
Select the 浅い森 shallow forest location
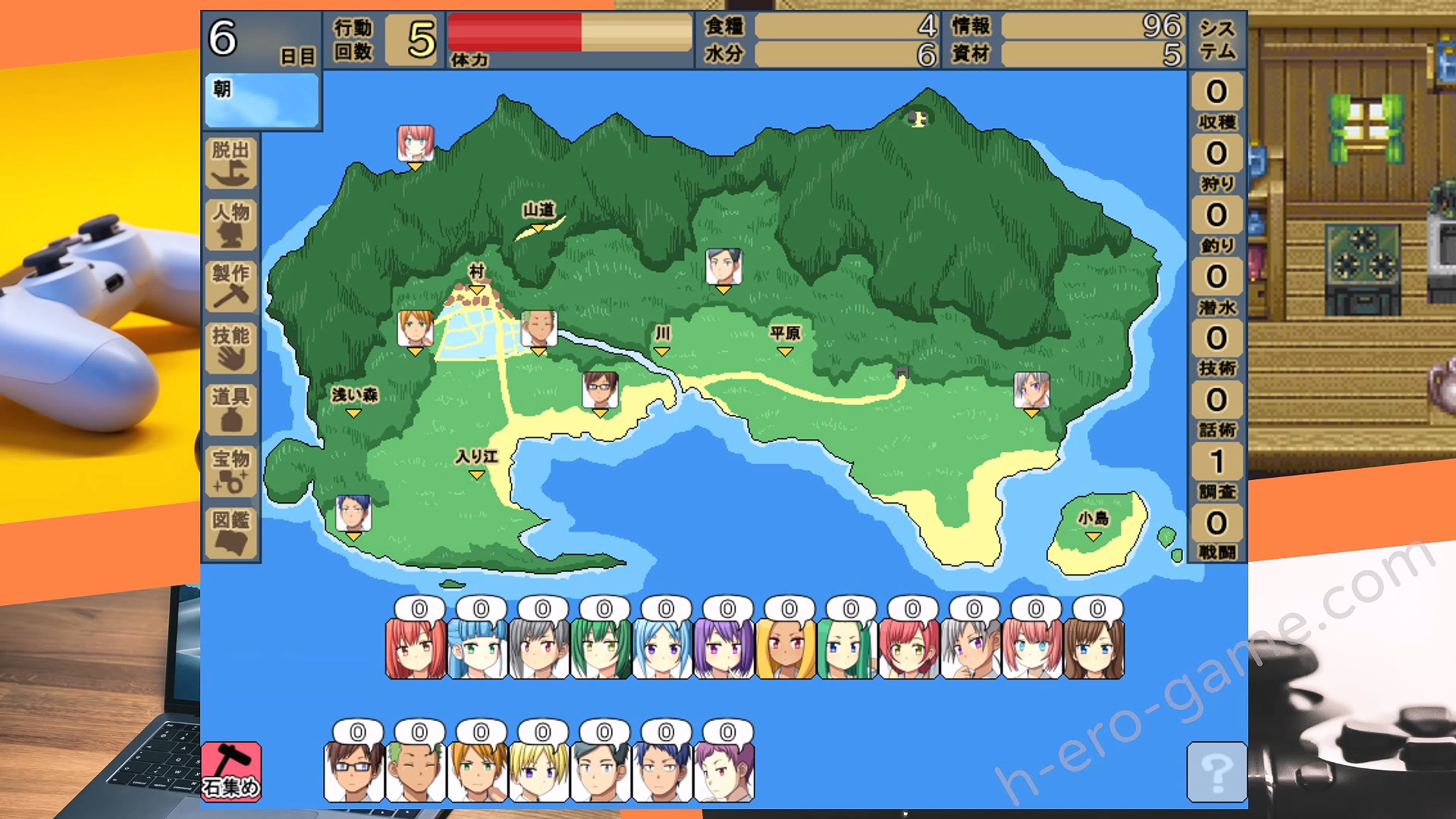click(x=354, y=401)
